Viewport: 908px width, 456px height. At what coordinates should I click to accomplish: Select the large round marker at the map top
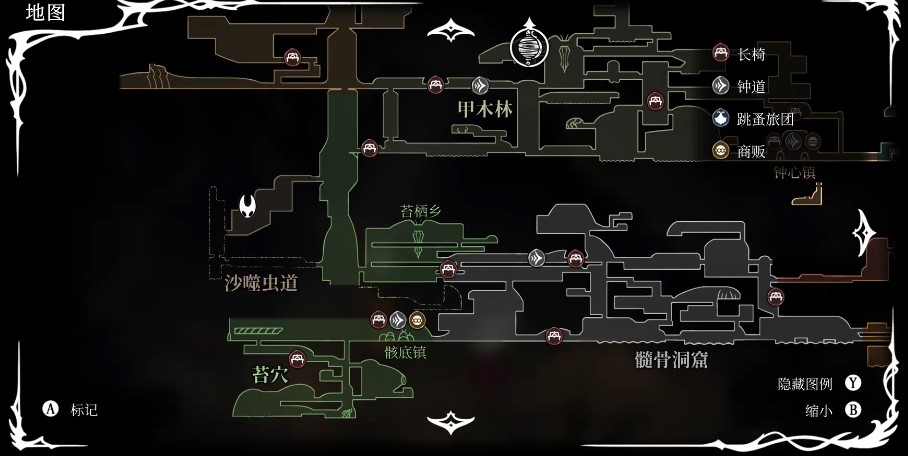click(x=529, y=46)
